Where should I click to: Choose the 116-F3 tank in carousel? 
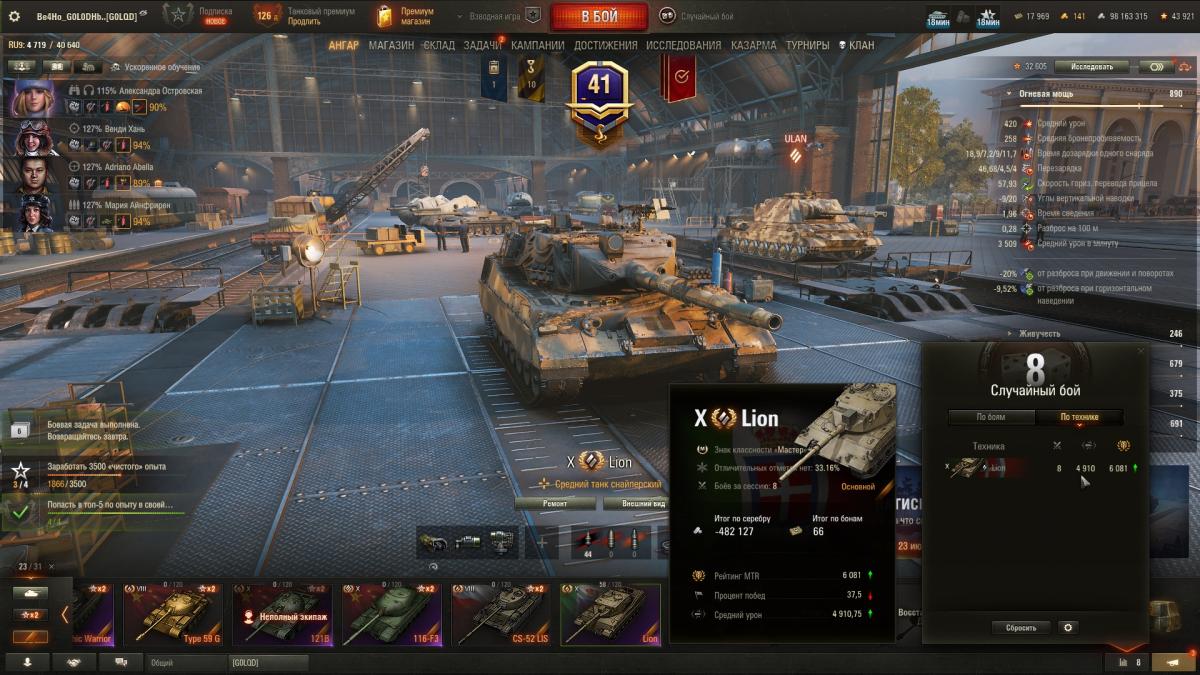(392, 614)
